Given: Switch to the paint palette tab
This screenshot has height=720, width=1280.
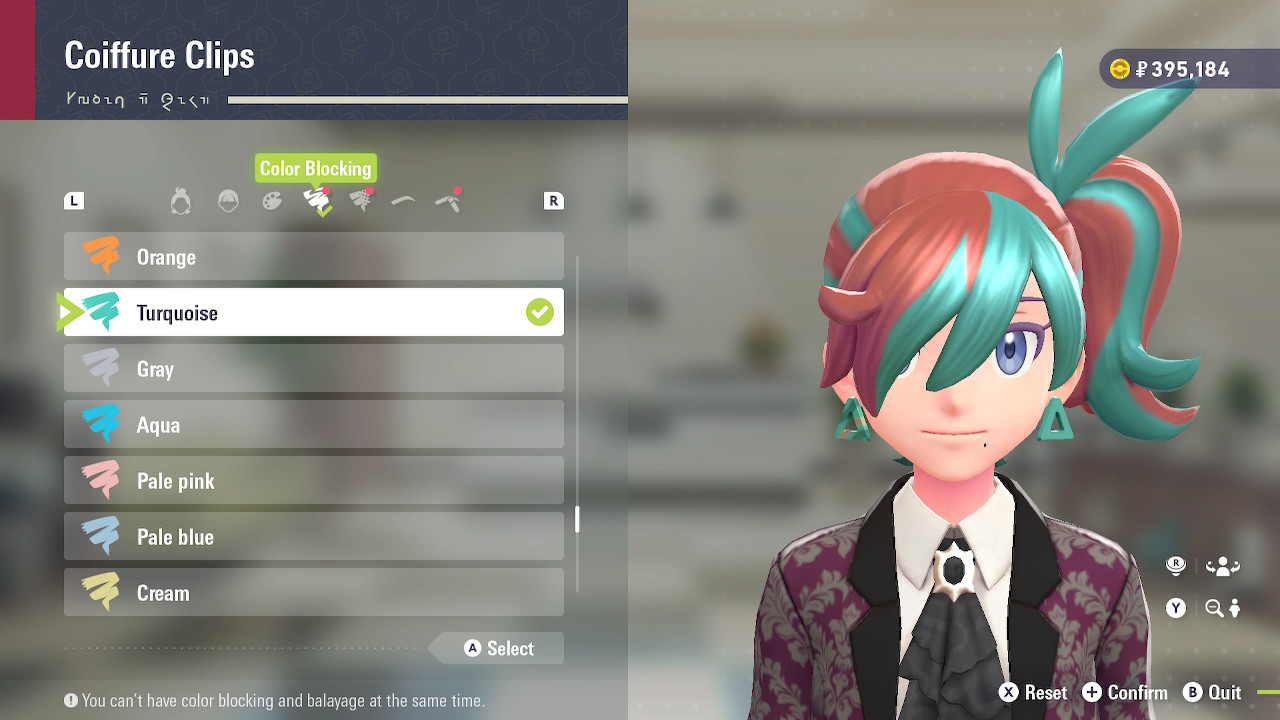Looking at the screenshot, I should coord(272,202).
